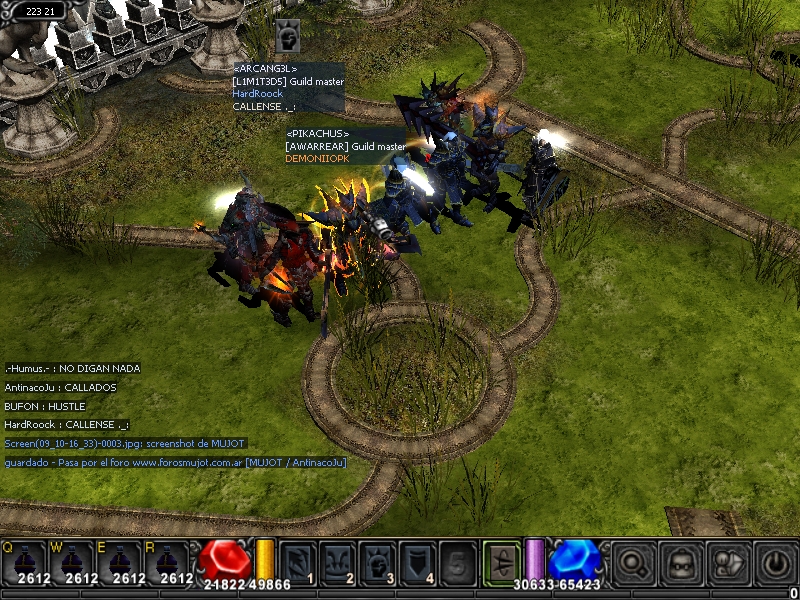
Task: Open the helmeted face menu button
Action: click(x=682, y=562)
